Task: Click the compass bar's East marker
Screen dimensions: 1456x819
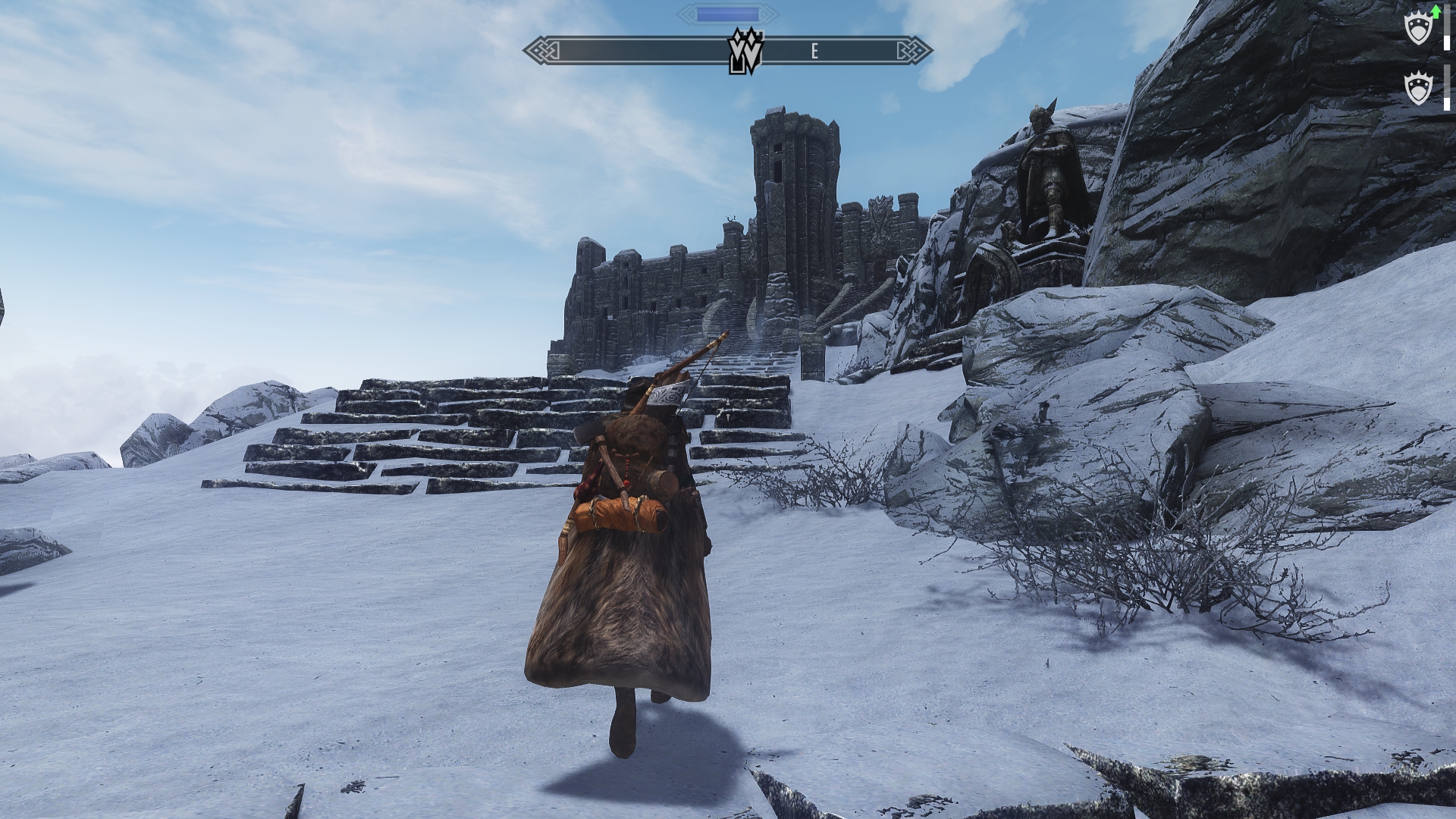Action: tap(814, 52)
